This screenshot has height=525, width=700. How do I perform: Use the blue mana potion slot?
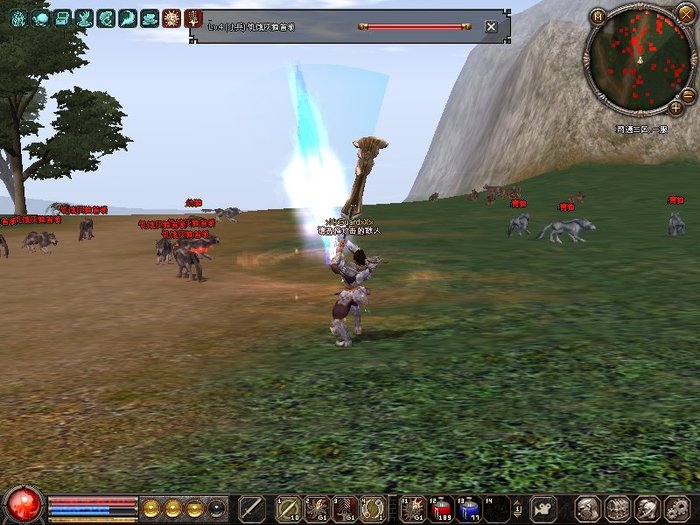[468, 508]
